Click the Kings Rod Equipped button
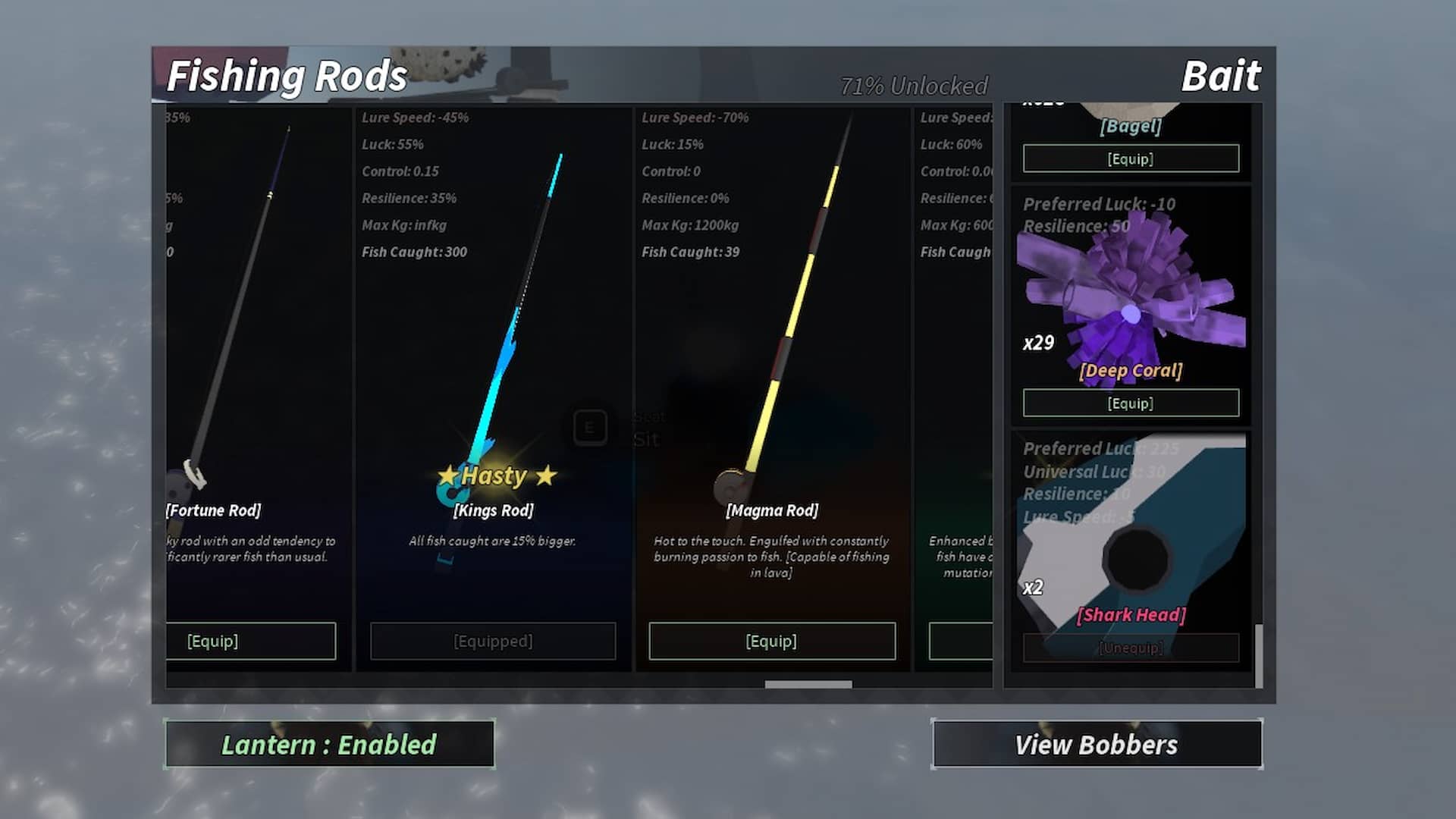The width and height of the screenshot is (1456, 819). pyautogui.click(x=493, y=642)
